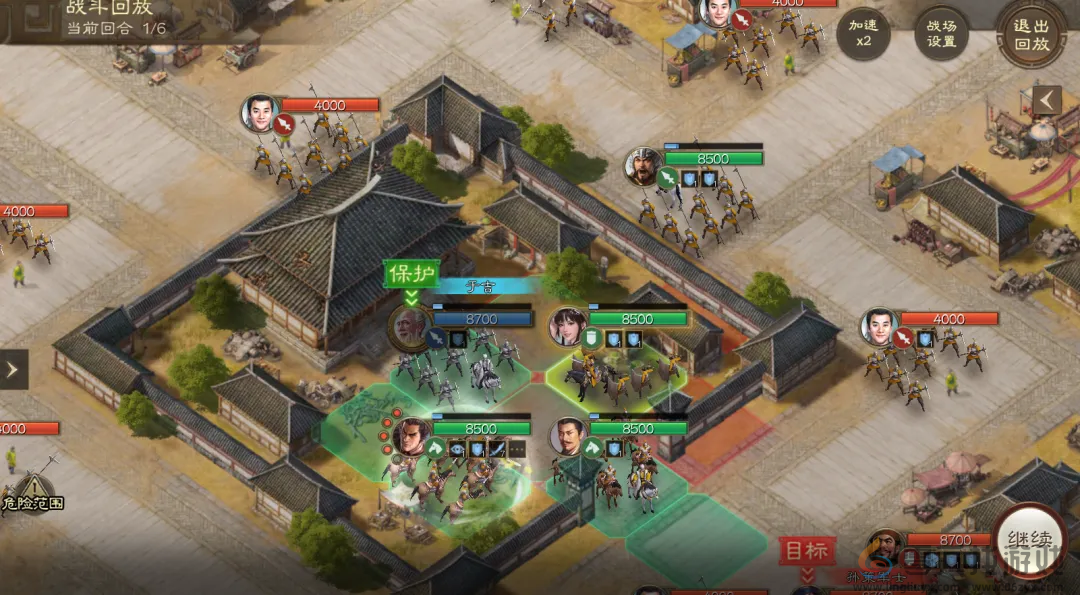
Task: Select the bearded helmeted general portrait
Action: click(x=644, y=165)
